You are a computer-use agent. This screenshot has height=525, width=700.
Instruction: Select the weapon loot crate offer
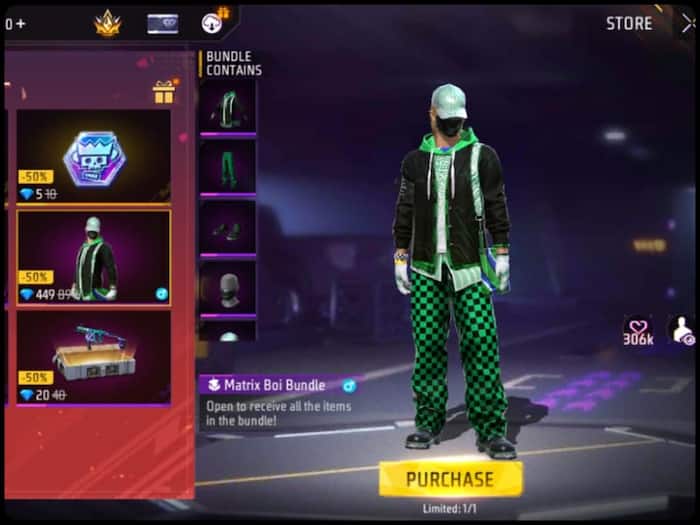[93, 356]
